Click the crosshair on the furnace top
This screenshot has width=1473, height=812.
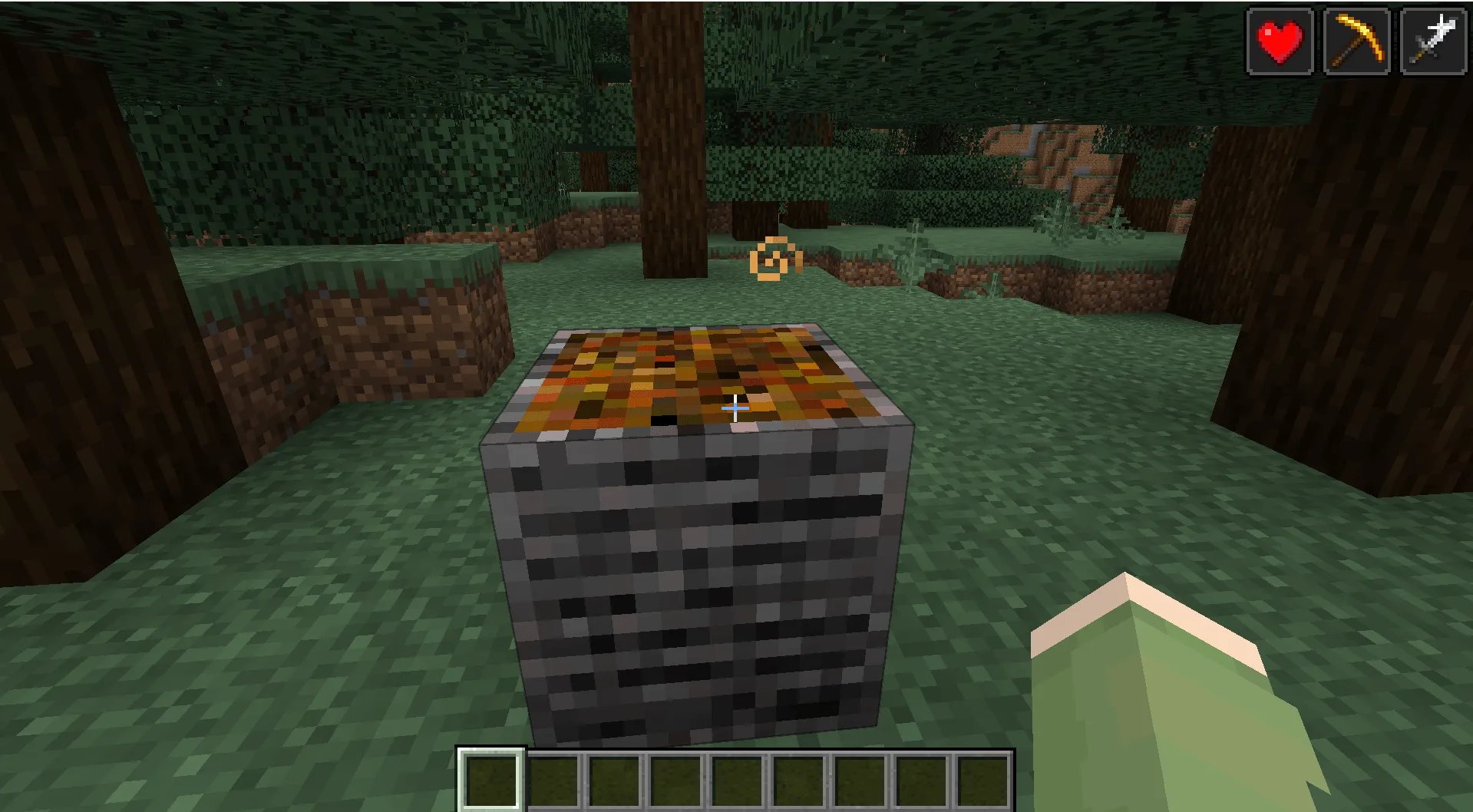coord(734,408)
